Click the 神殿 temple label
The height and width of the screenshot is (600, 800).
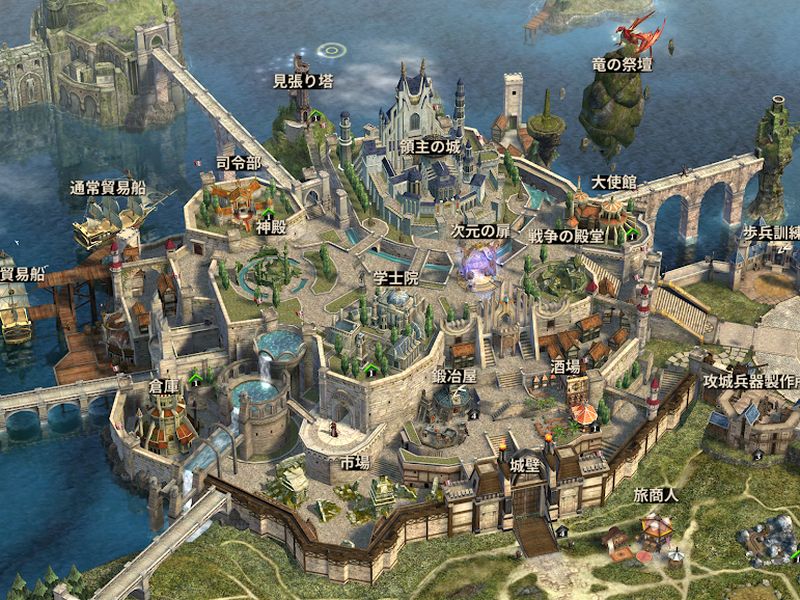pos(270,227)
